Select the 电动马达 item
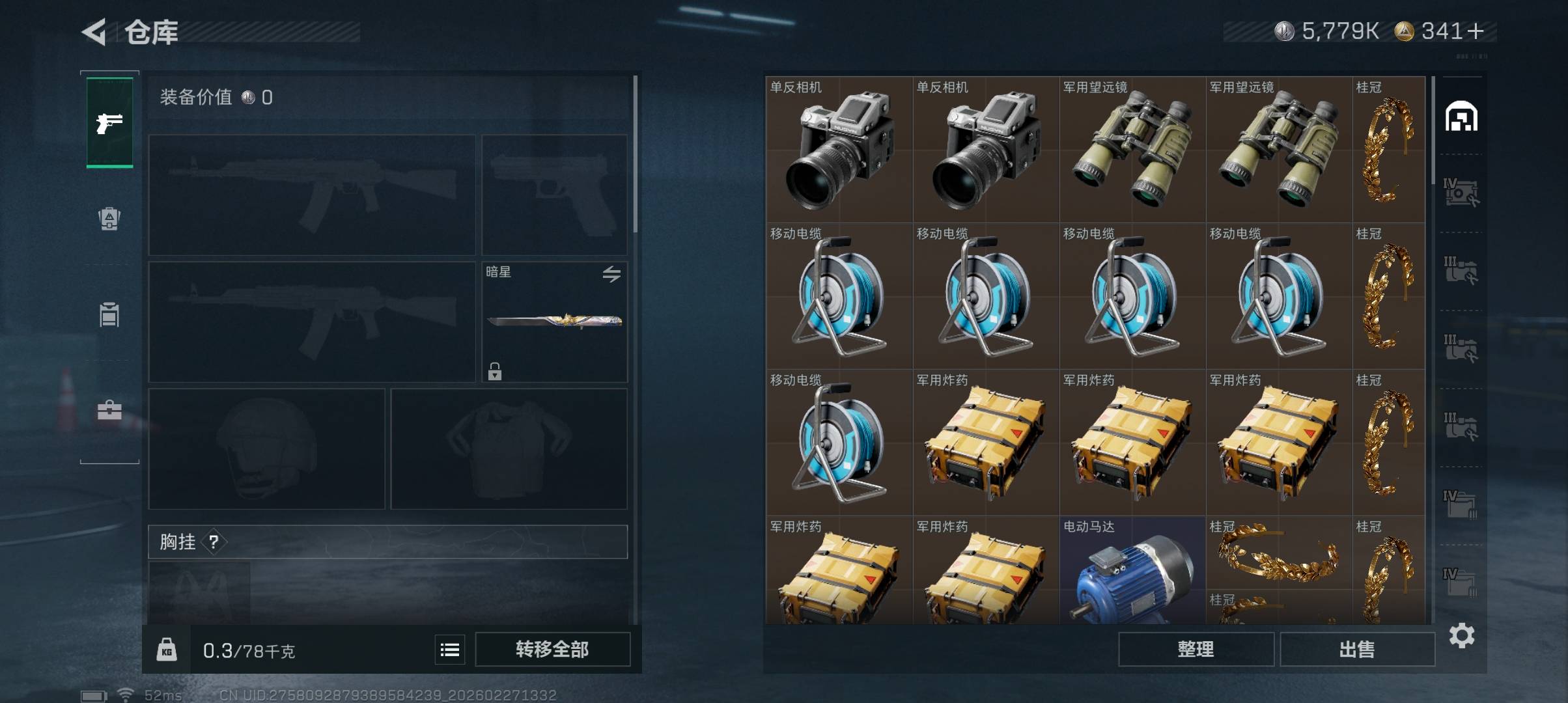 (x=1132, y=570)
